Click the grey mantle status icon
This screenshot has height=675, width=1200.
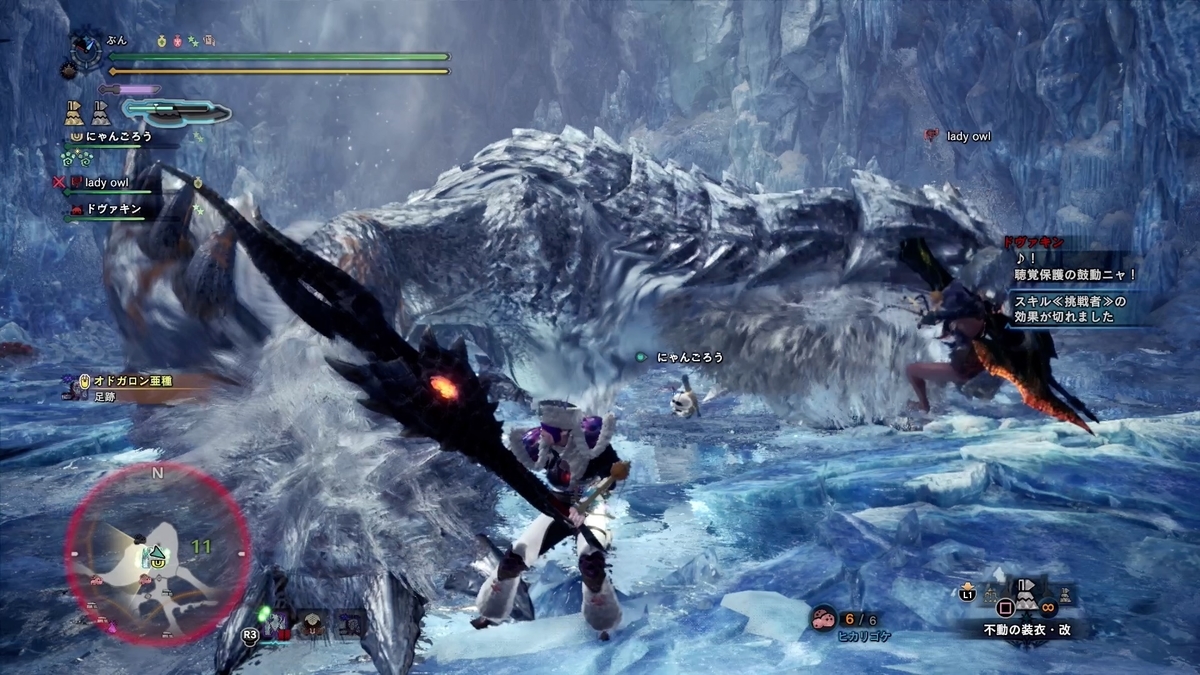coord(101,111)
